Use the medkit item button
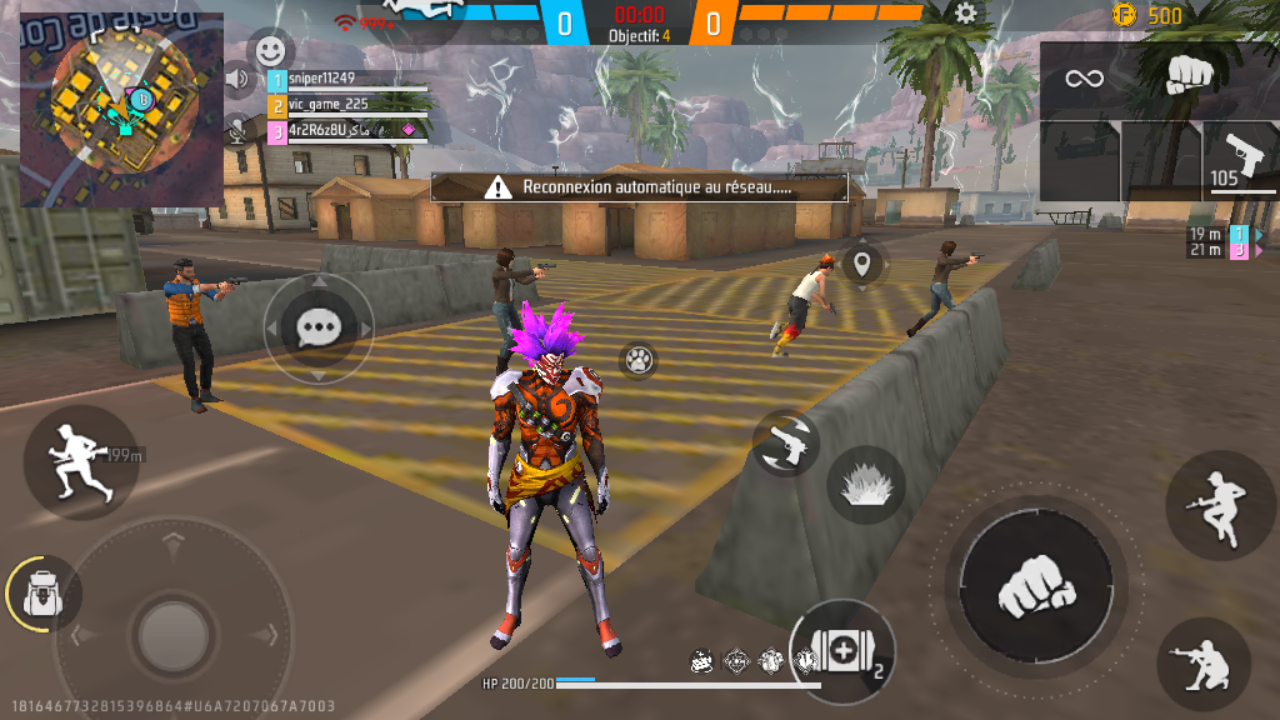1280x720 pixels. pos(842,652)
